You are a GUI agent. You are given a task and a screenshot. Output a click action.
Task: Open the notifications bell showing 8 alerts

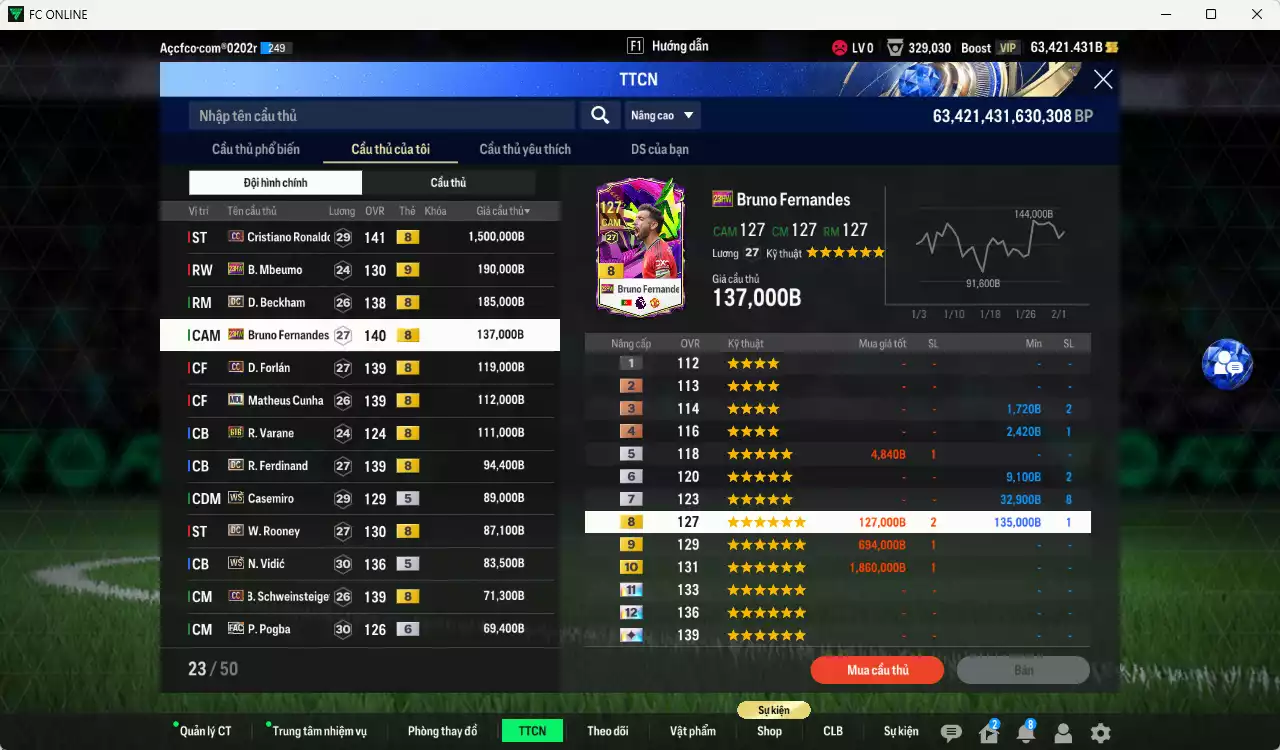point(1026,731)
